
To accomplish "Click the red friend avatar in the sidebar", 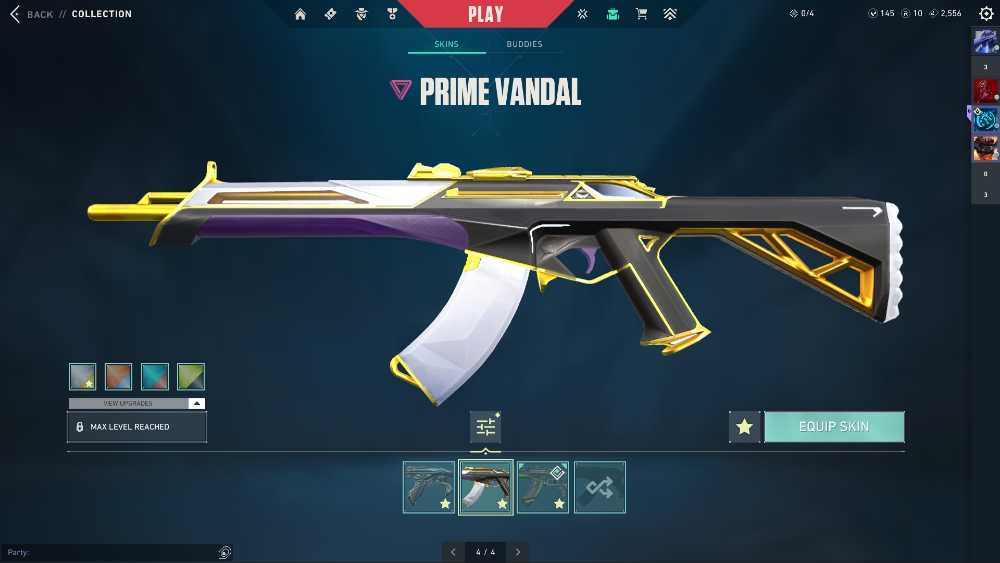I will point(985,91).
